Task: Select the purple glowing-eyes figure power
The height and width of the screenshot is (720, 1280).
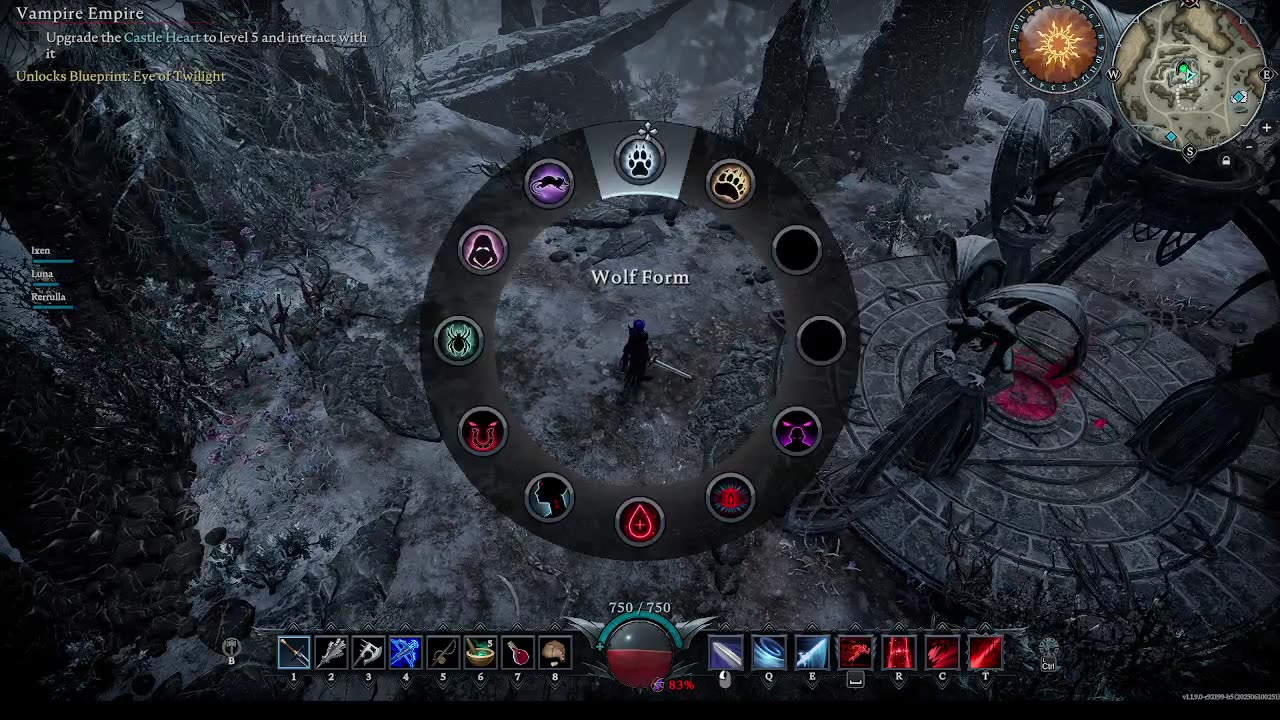Action: pos(797,432)
